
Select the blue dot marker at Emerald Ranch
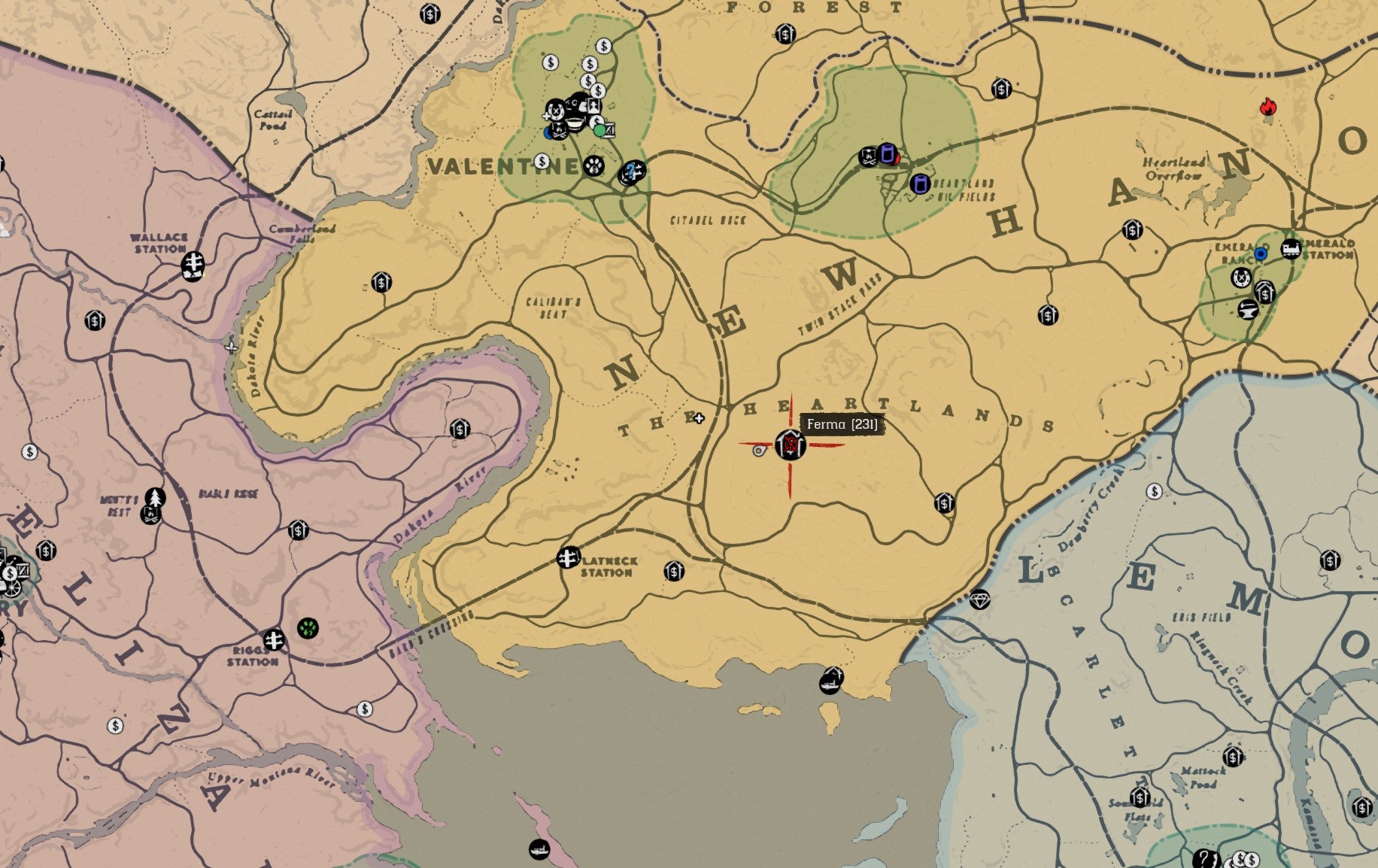tap(1261, 254)
